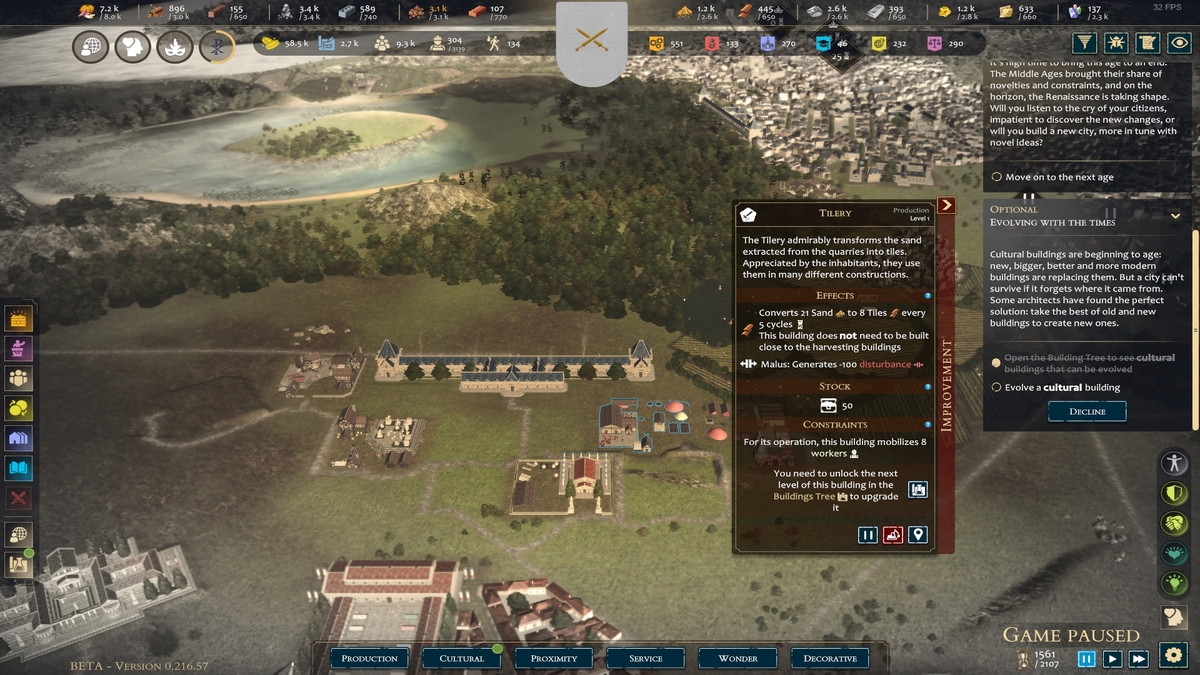
Task: Open the game settings gear
Action: (1173, 656)
